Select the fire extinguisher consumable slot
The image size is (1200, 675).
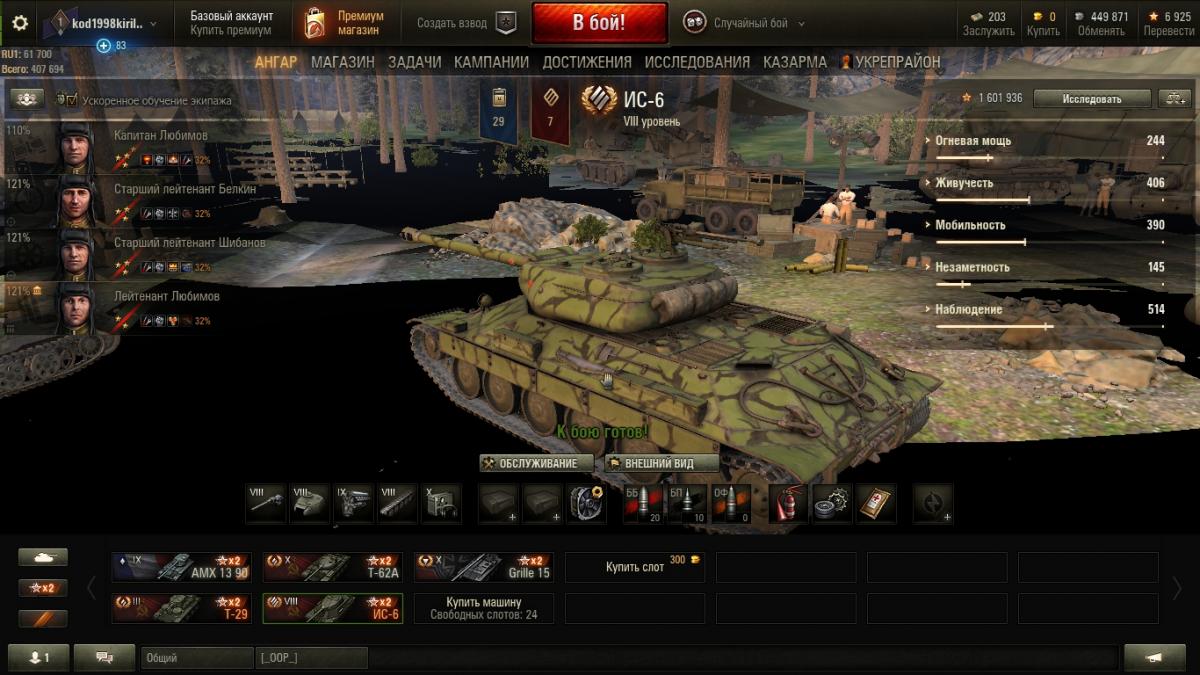coord(788,503)
